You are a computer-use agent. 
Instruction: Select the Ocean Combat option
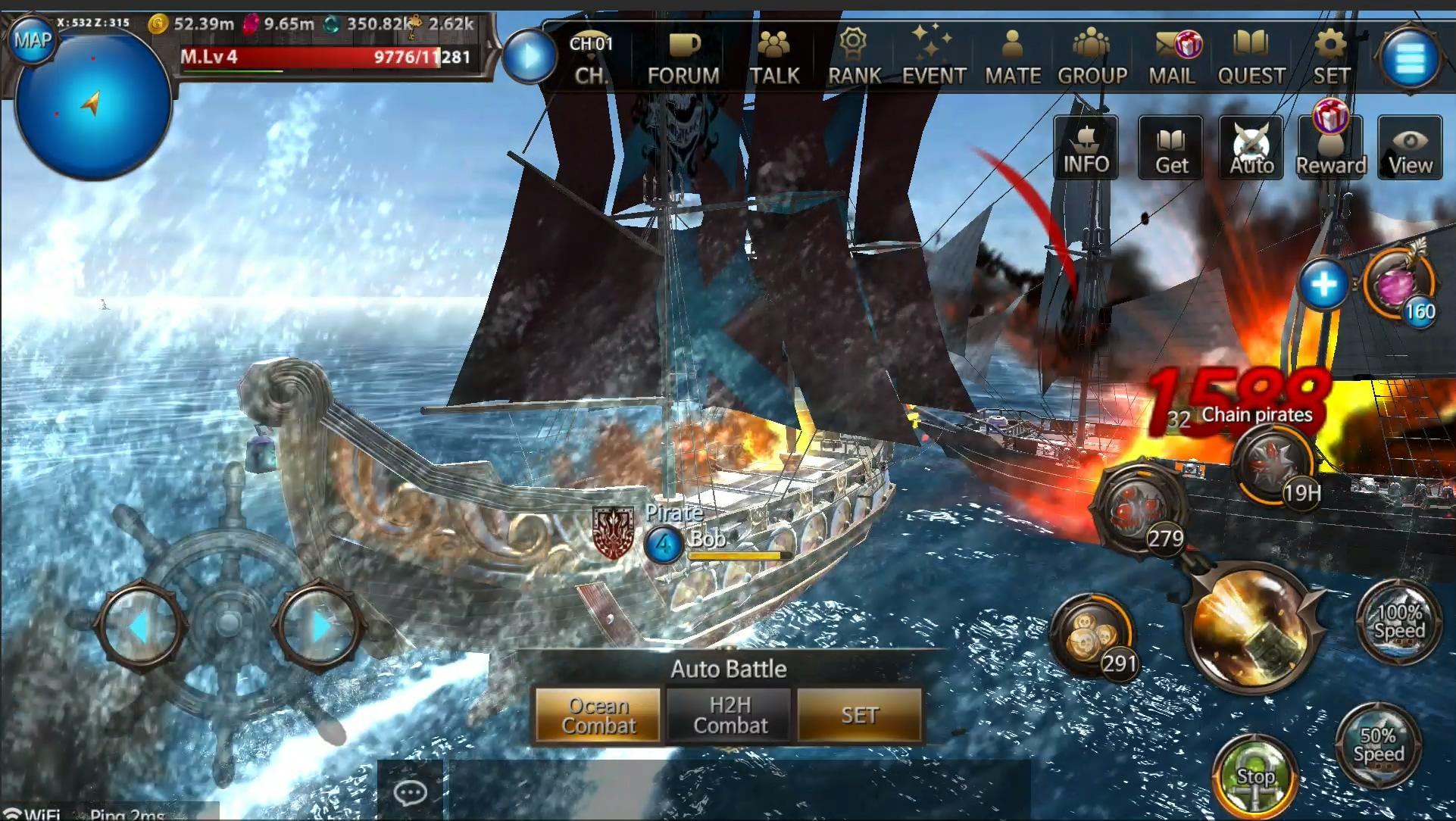pyautogui.click(x=598, y=714)
